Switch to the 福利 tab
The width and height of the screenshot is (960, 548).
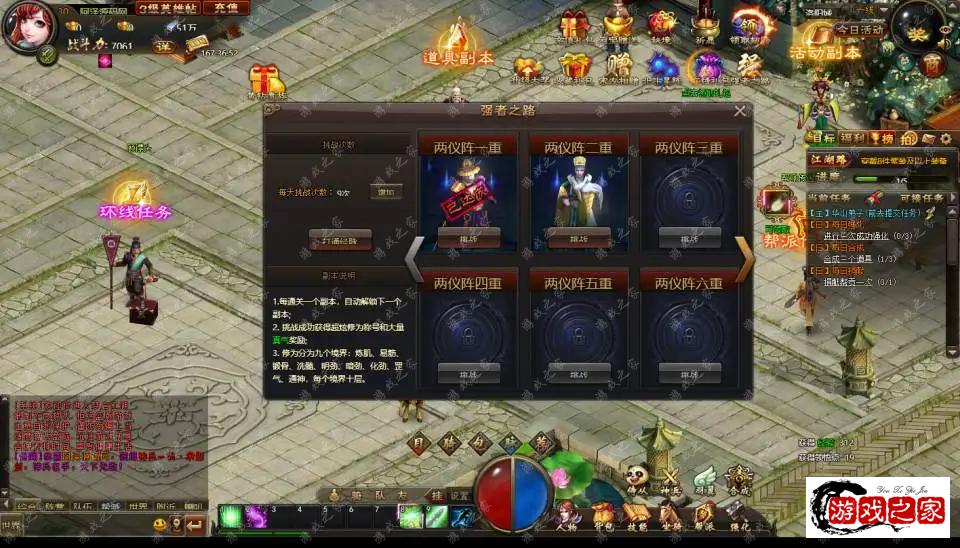(x=853, y=138)
